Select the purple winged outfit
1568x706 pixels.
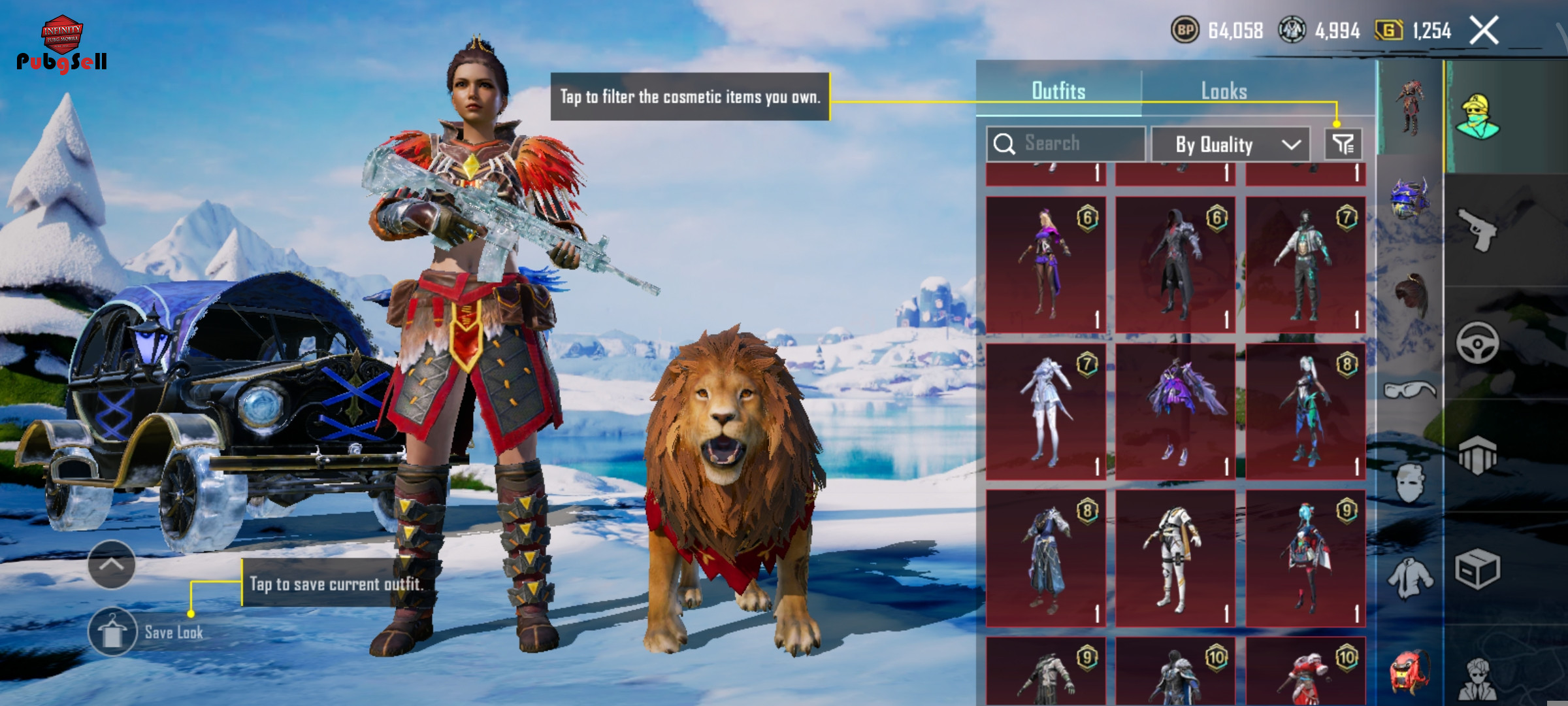[1175, 412]
